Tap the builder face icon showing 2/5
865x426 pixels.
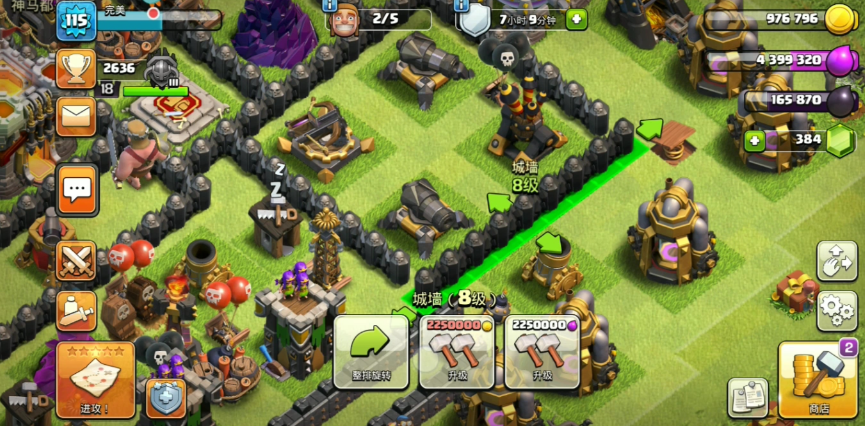(x=344, y=17)
